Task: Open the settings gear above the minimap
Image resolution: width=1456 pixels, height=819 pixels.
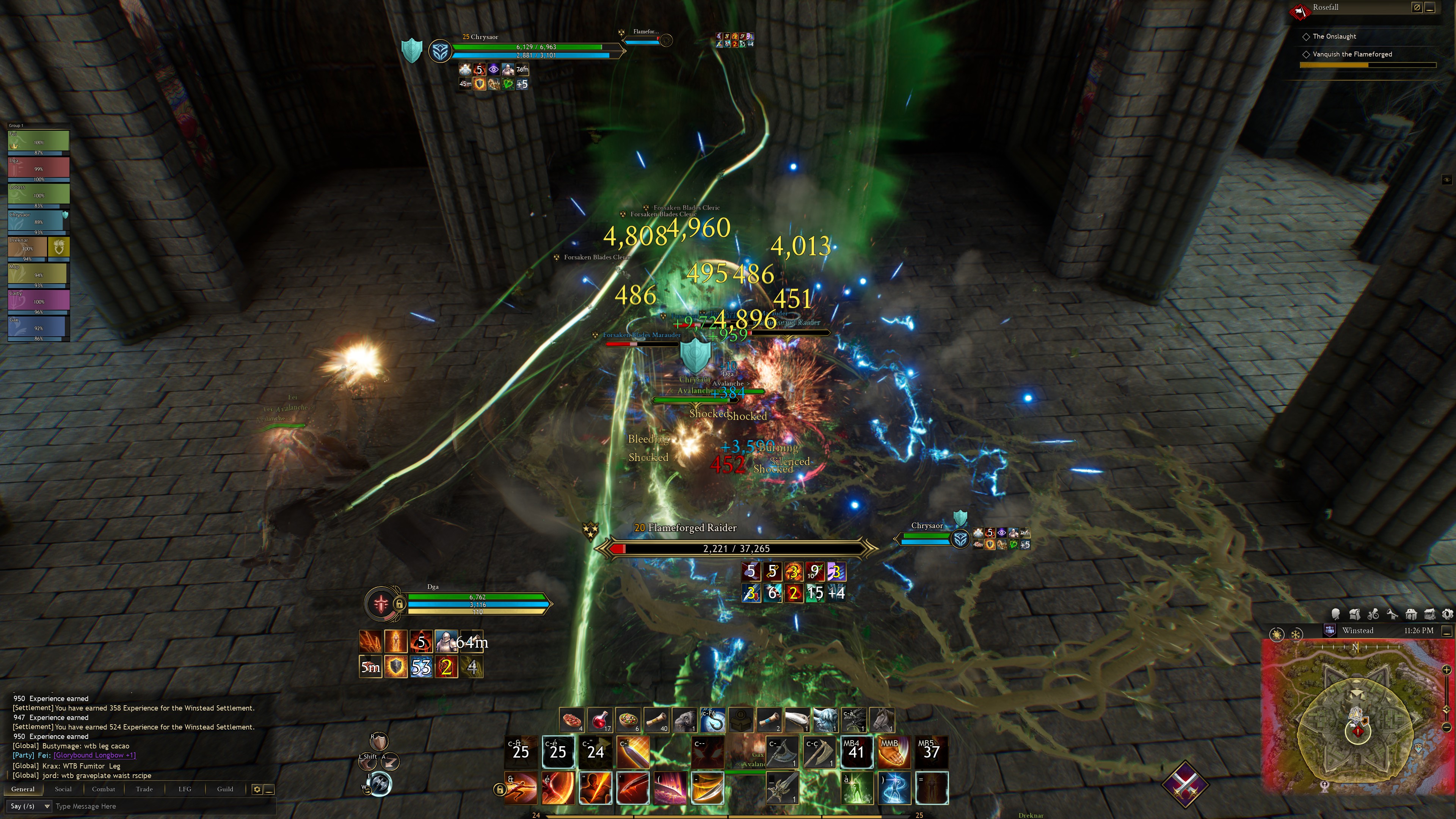Action: 1447,614
